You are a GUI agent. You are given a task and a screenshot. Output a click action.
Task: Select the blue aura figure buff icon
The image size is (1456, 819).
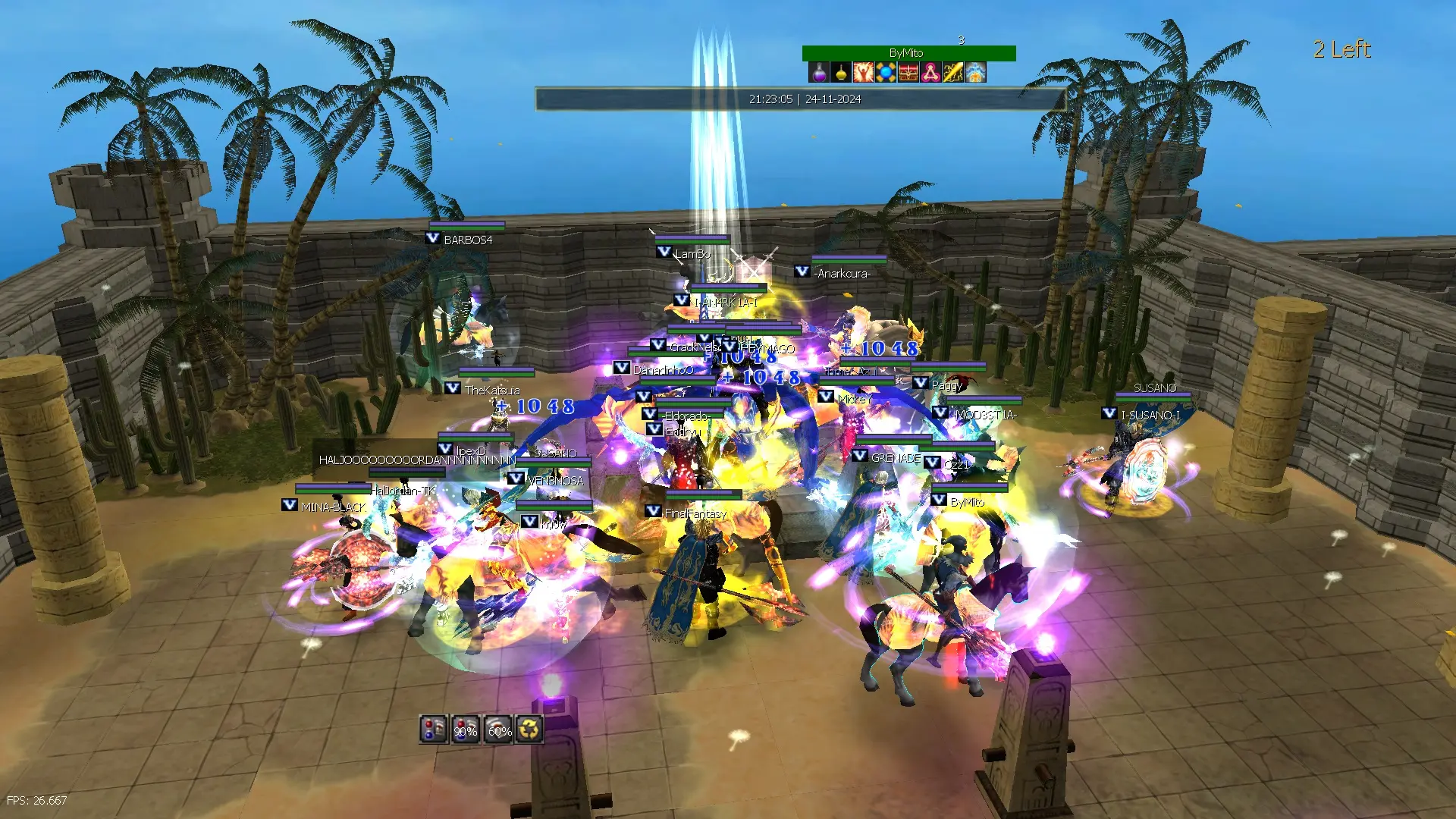975,72
